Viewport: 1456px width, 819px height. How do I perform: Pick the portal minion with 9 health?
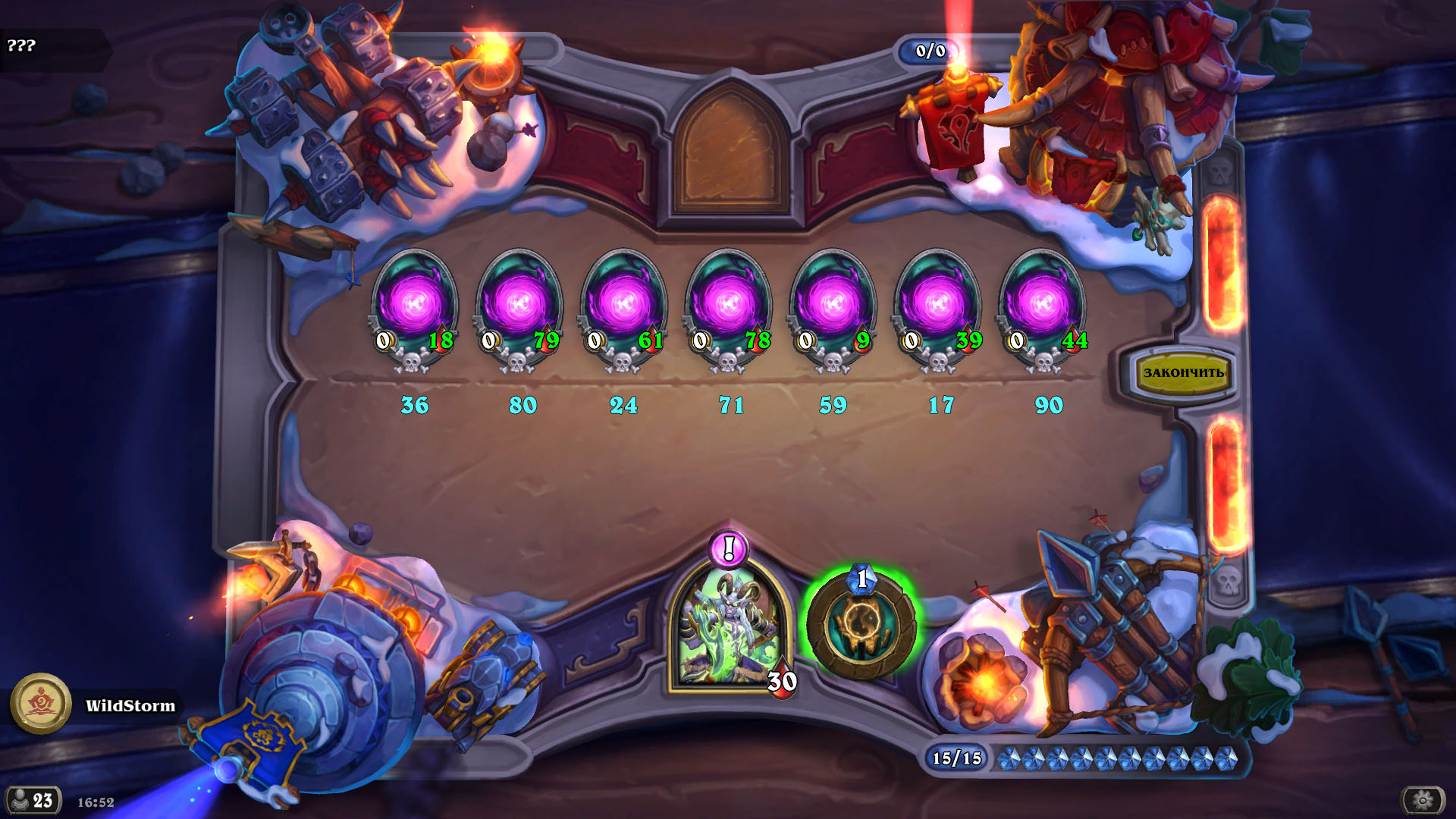(x=833, y=307)
